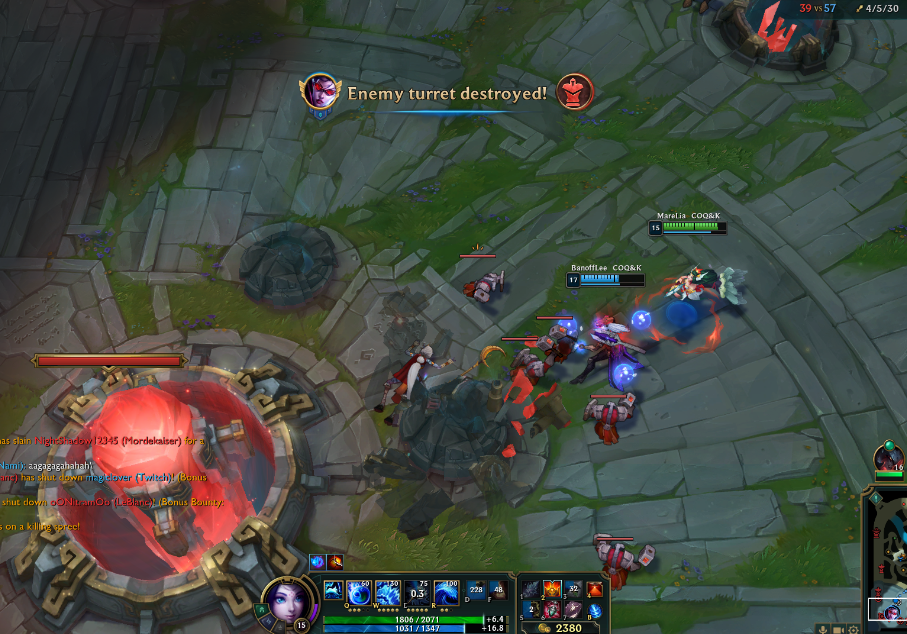Select the E ability on cooldown
The height and width of the screenshot is (634, 907).
418,593
